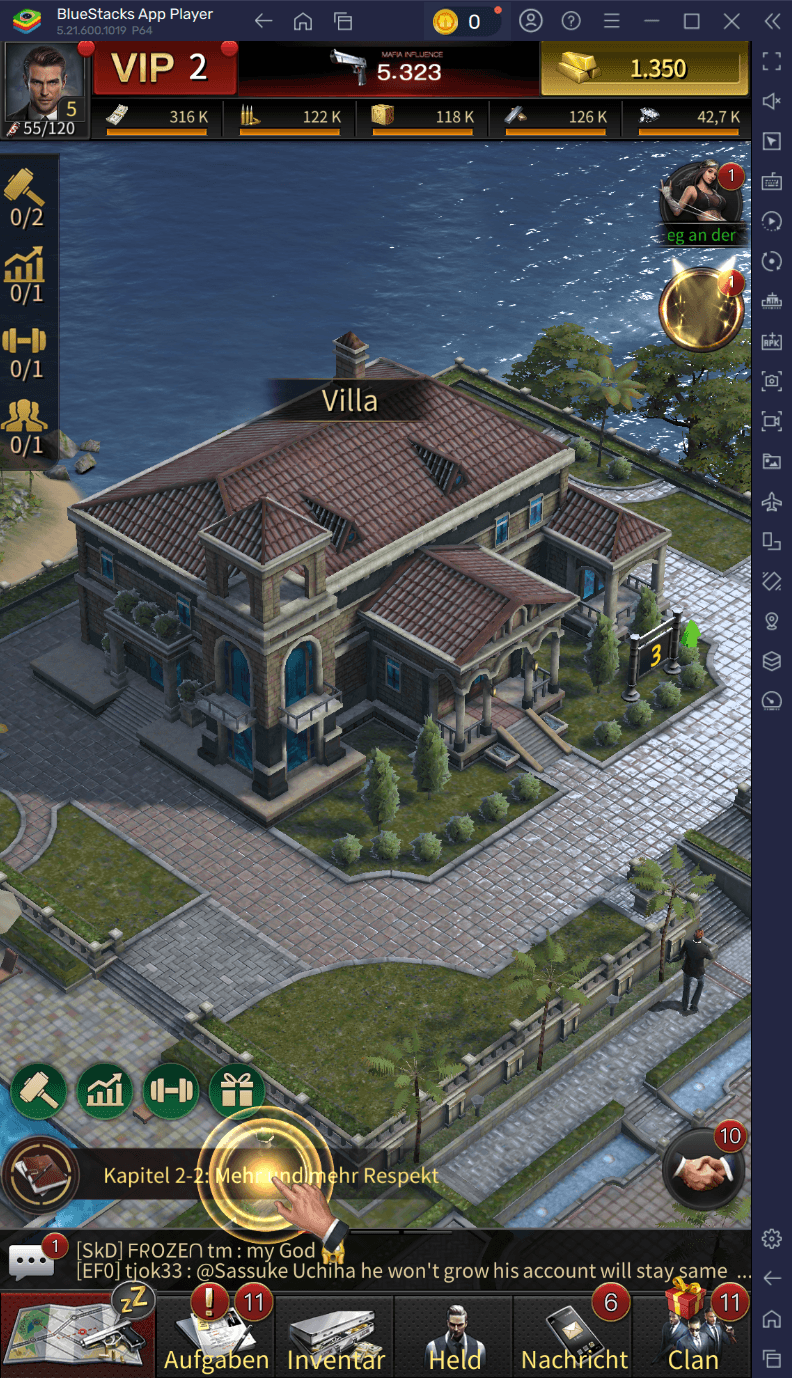792x1378 pixels.
Task: Open the green gift box shortcut
Action: click(x=237, y=1090)
